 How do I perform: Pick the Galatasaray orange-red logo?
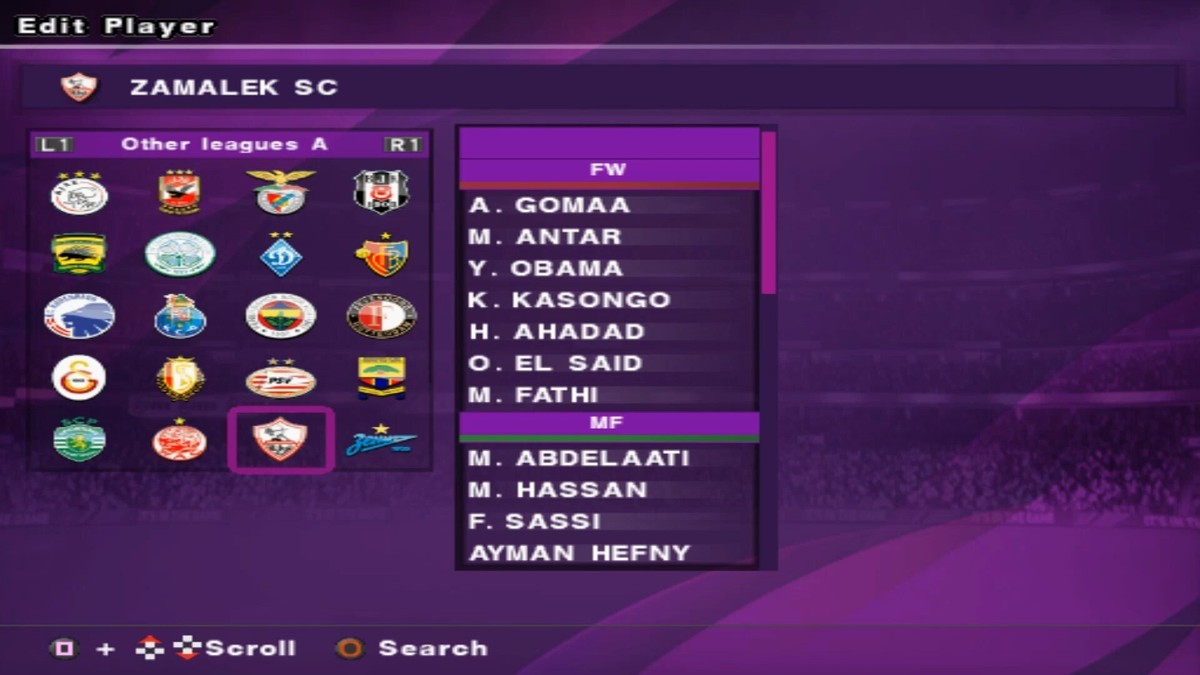click(79, 378)
